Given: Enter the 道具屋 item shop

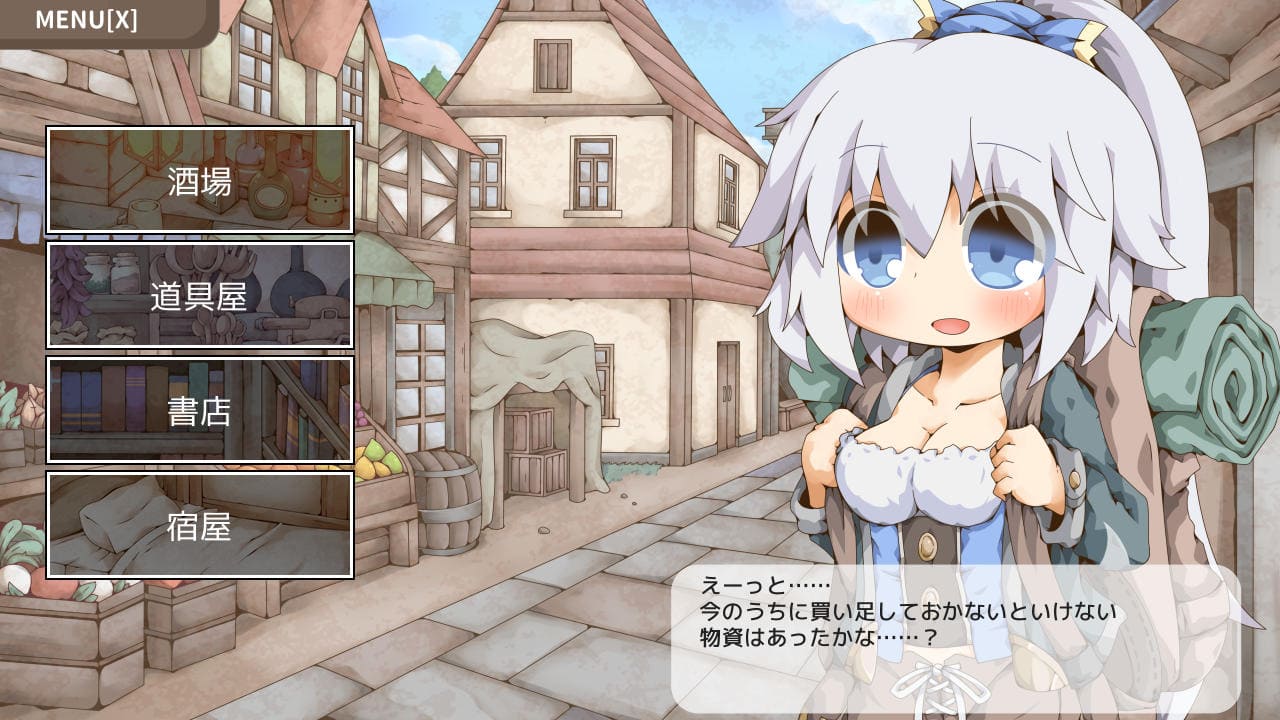Looking at the screenshot, I should tap(200, 295).
